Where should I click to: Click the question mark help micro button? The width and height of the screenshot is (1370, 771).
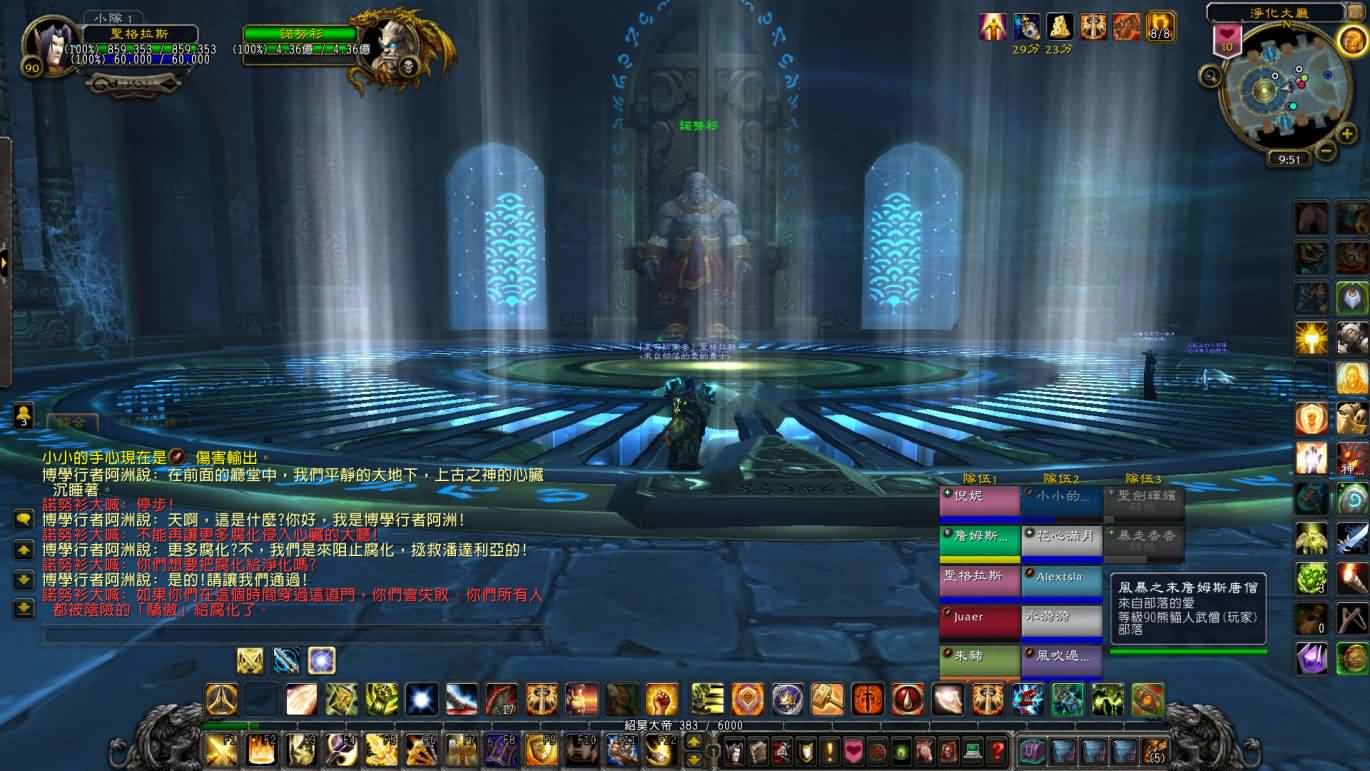click(996, 750)
